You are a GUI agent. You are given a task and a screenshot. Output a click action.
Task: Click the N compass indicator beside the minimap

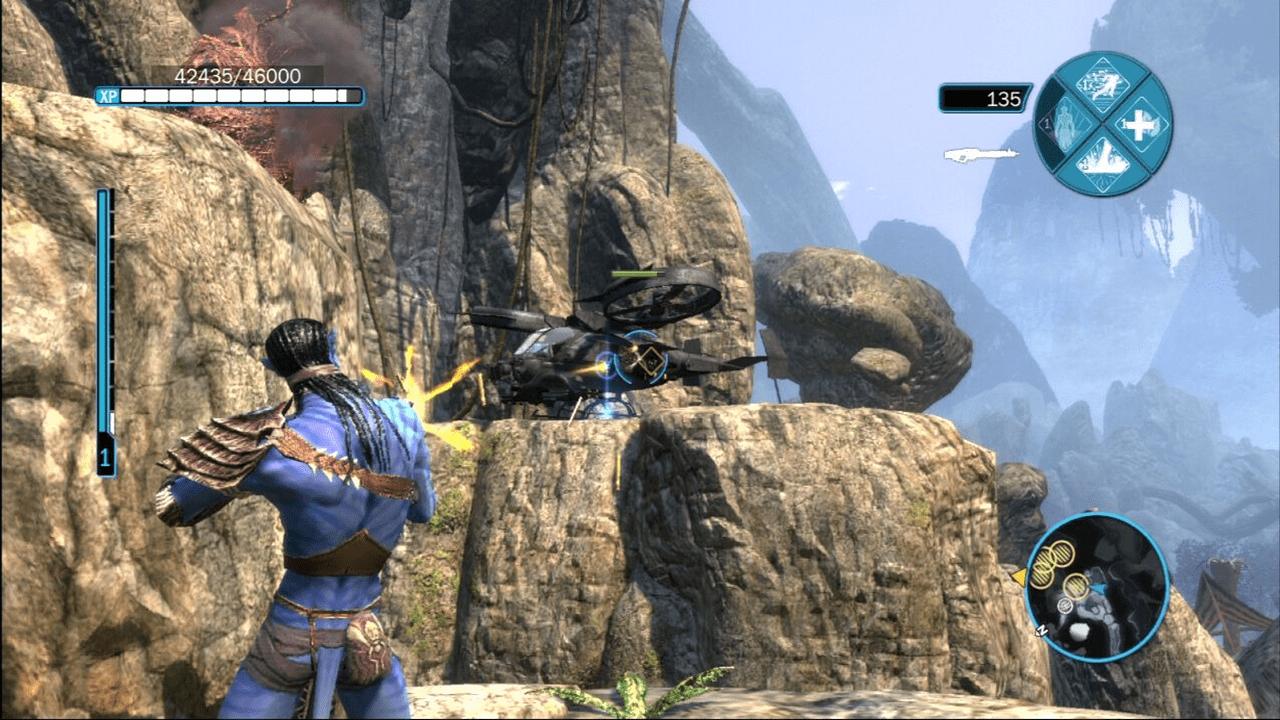[1042, 630]
